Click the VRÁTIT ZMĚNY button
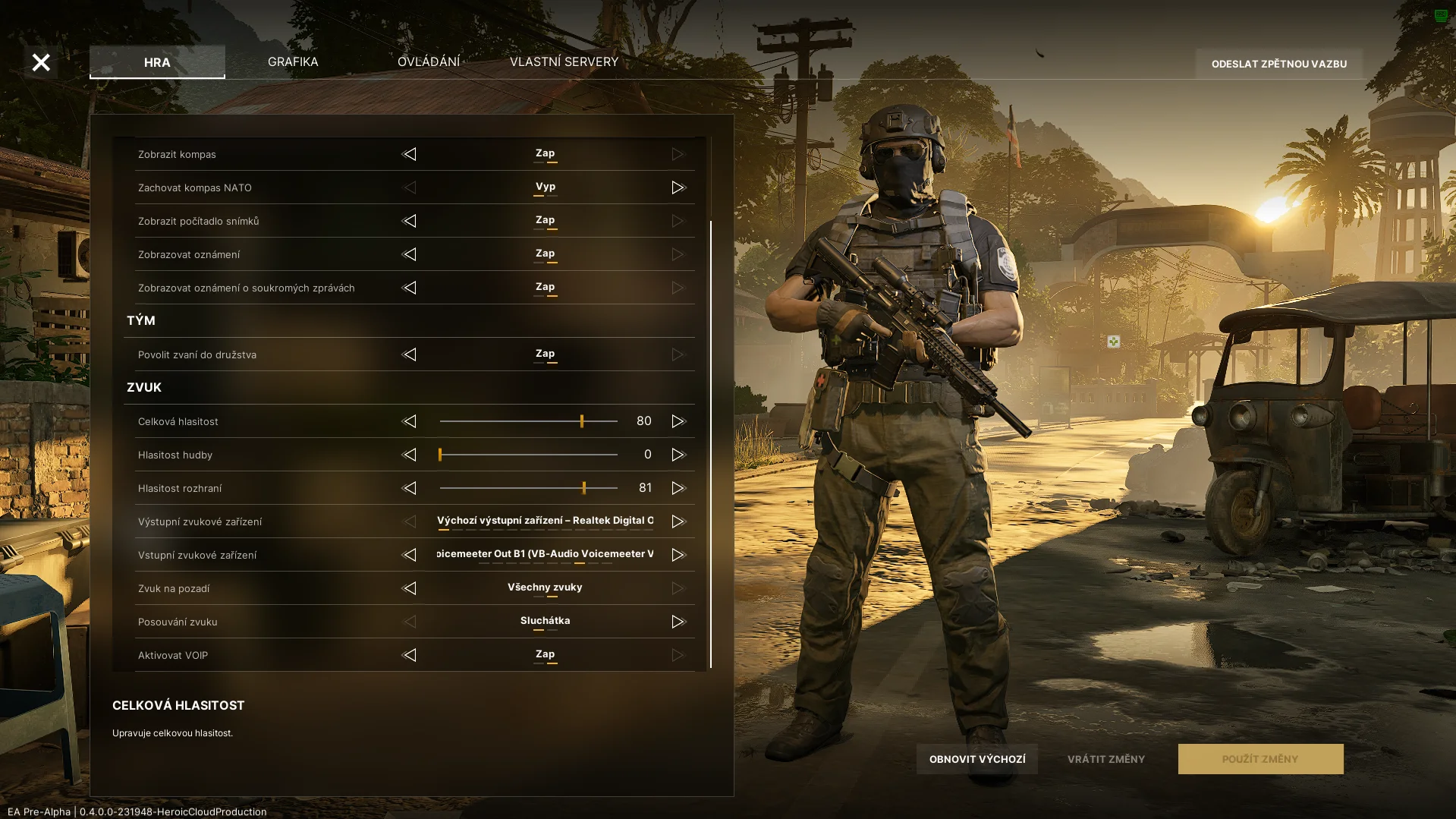1456x819 pixels. click(1106, 759)
